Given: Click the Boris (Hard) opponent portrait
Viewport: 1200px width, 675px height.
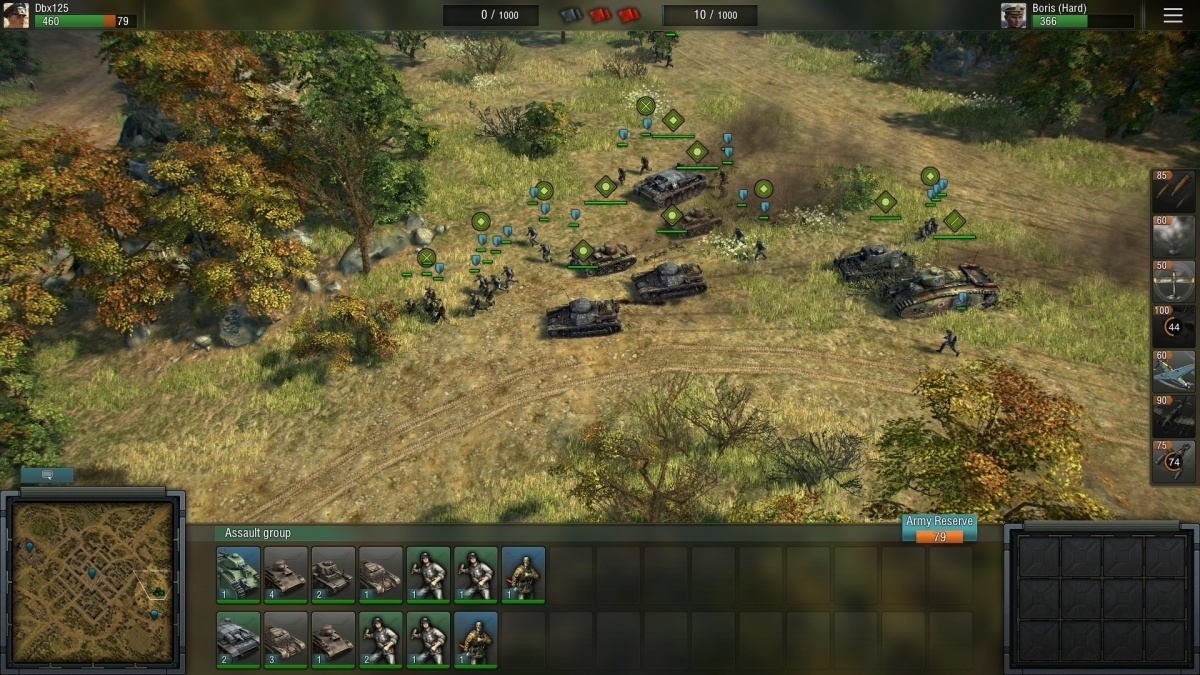Looking at the screenshot, I should (1015, 15).
